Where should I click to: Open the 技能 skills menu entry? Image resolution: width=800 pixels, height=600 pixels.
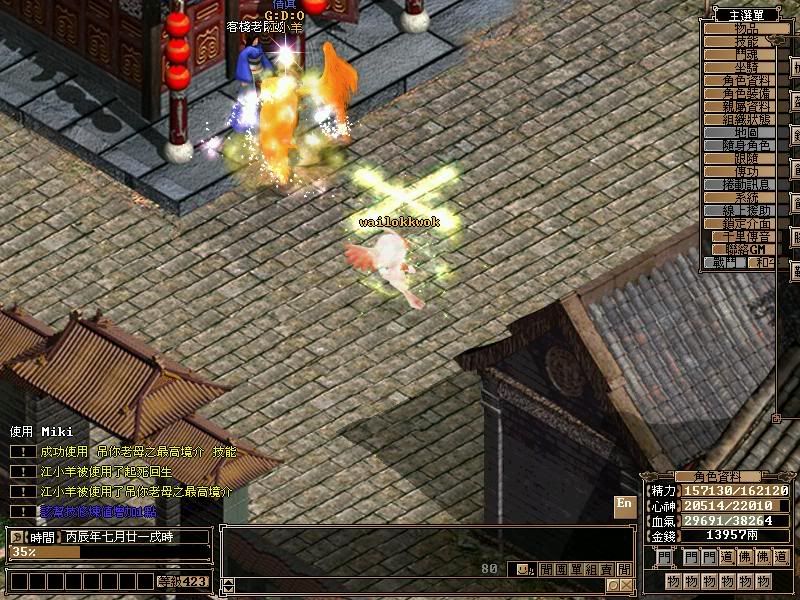click(738, 41)
